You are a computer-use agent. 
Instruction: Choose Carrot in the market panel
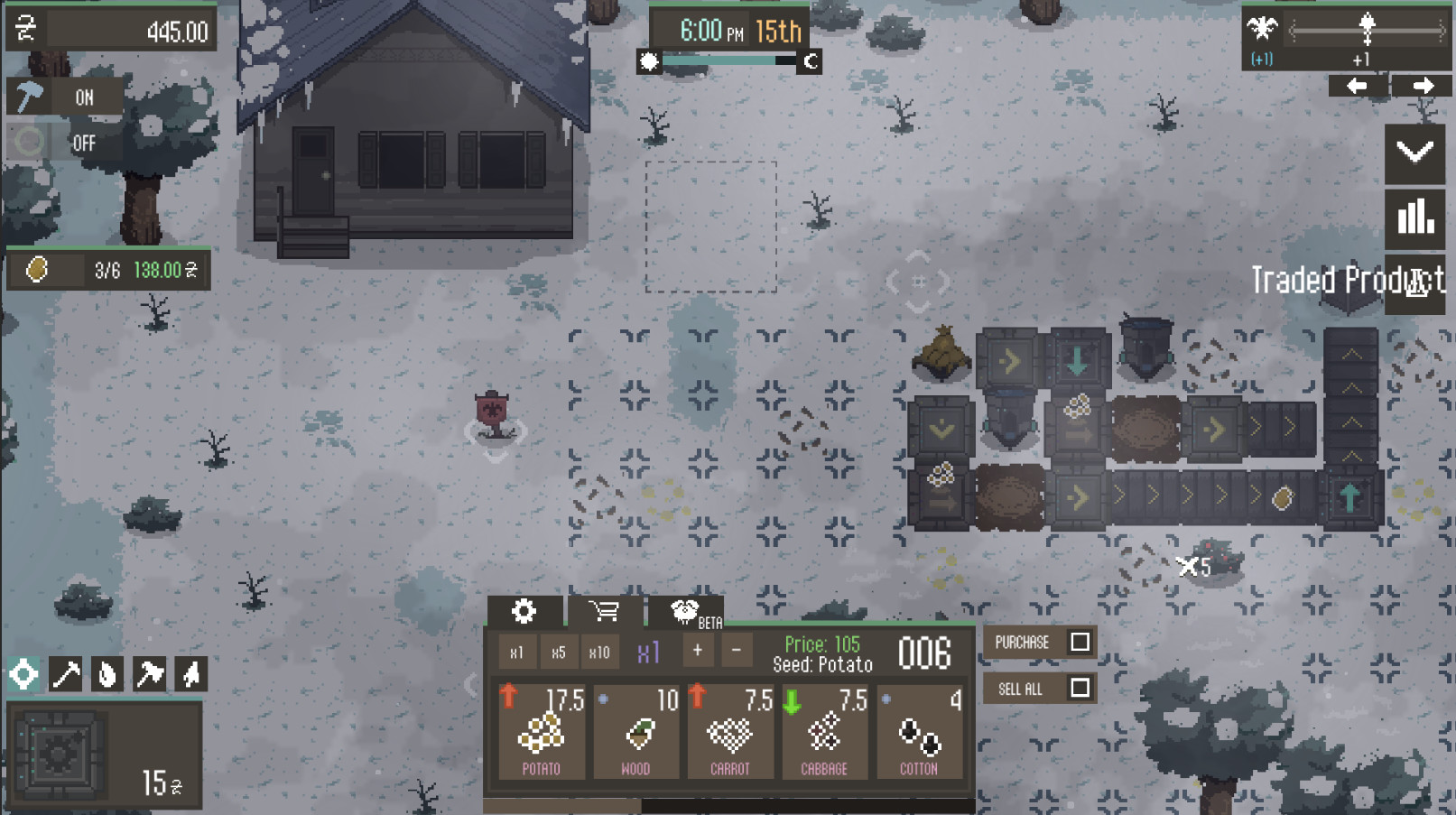[729, 732]
